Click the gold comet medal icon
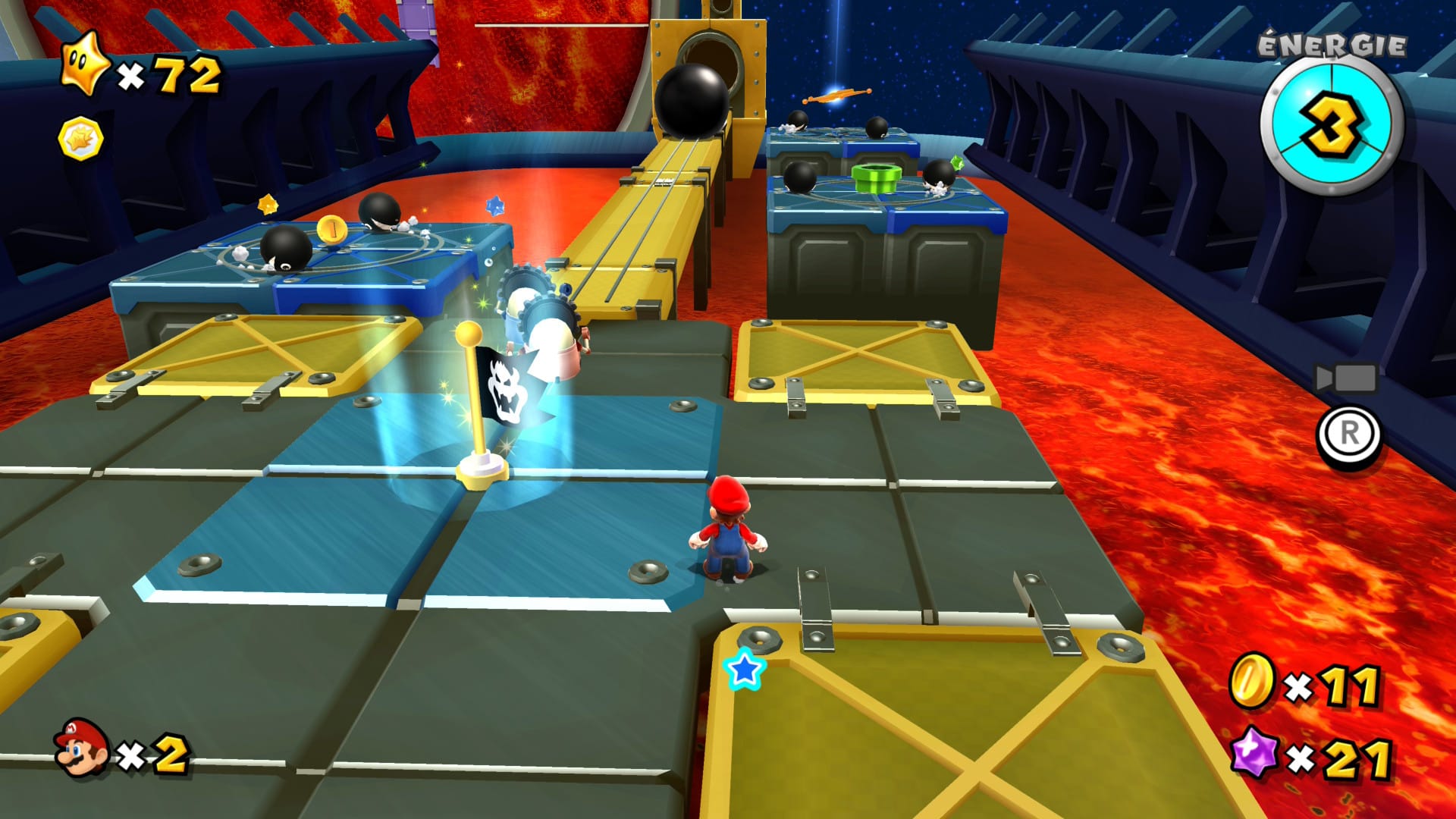Screen dimensions: 1456x819 [80, 139]
